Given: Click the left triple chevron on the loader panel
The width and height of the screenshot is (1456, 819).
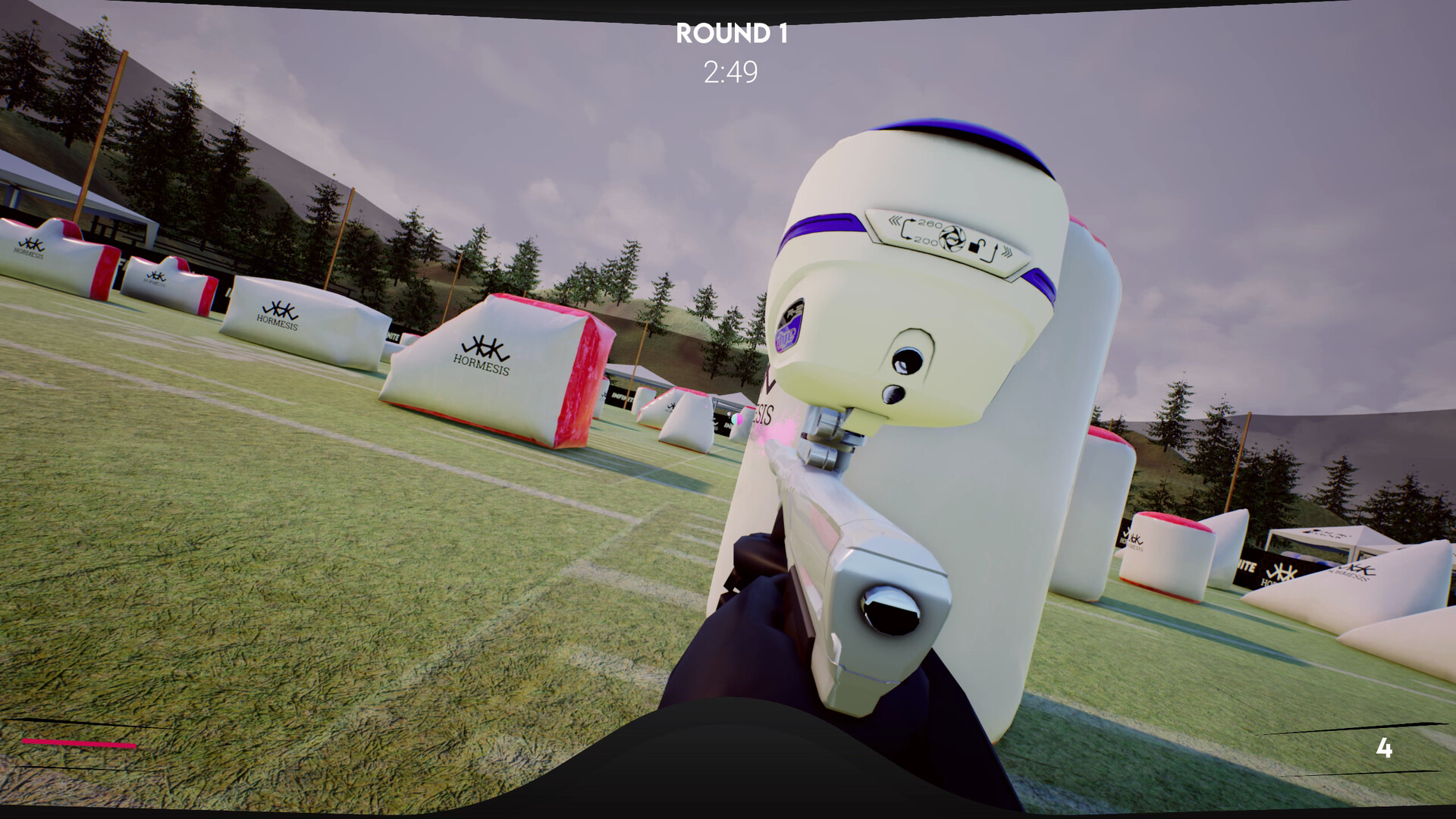Looking at the screenshot, I should click(895, 219).
